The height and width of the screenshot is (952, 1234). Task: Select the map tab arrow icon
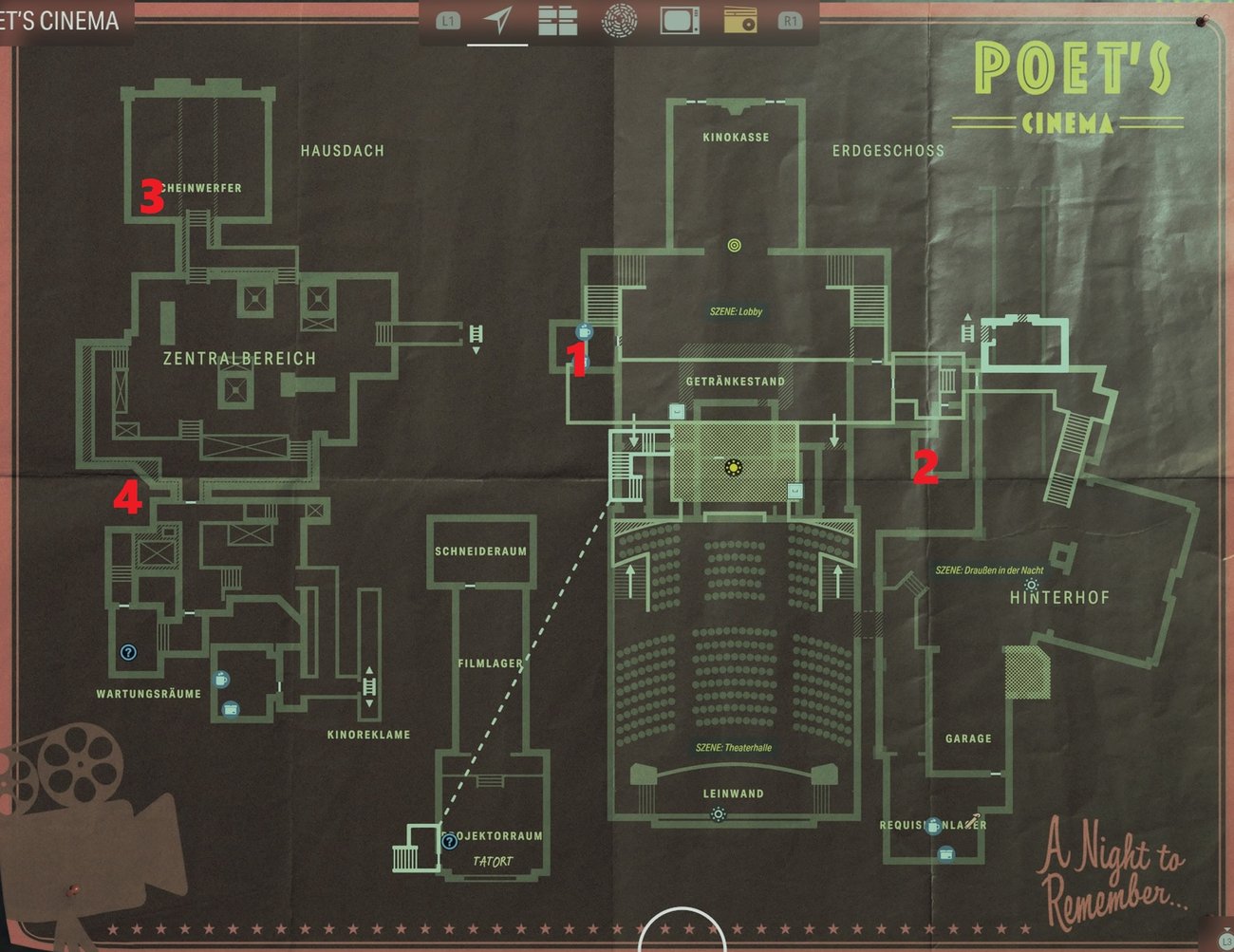coord(497,20)
